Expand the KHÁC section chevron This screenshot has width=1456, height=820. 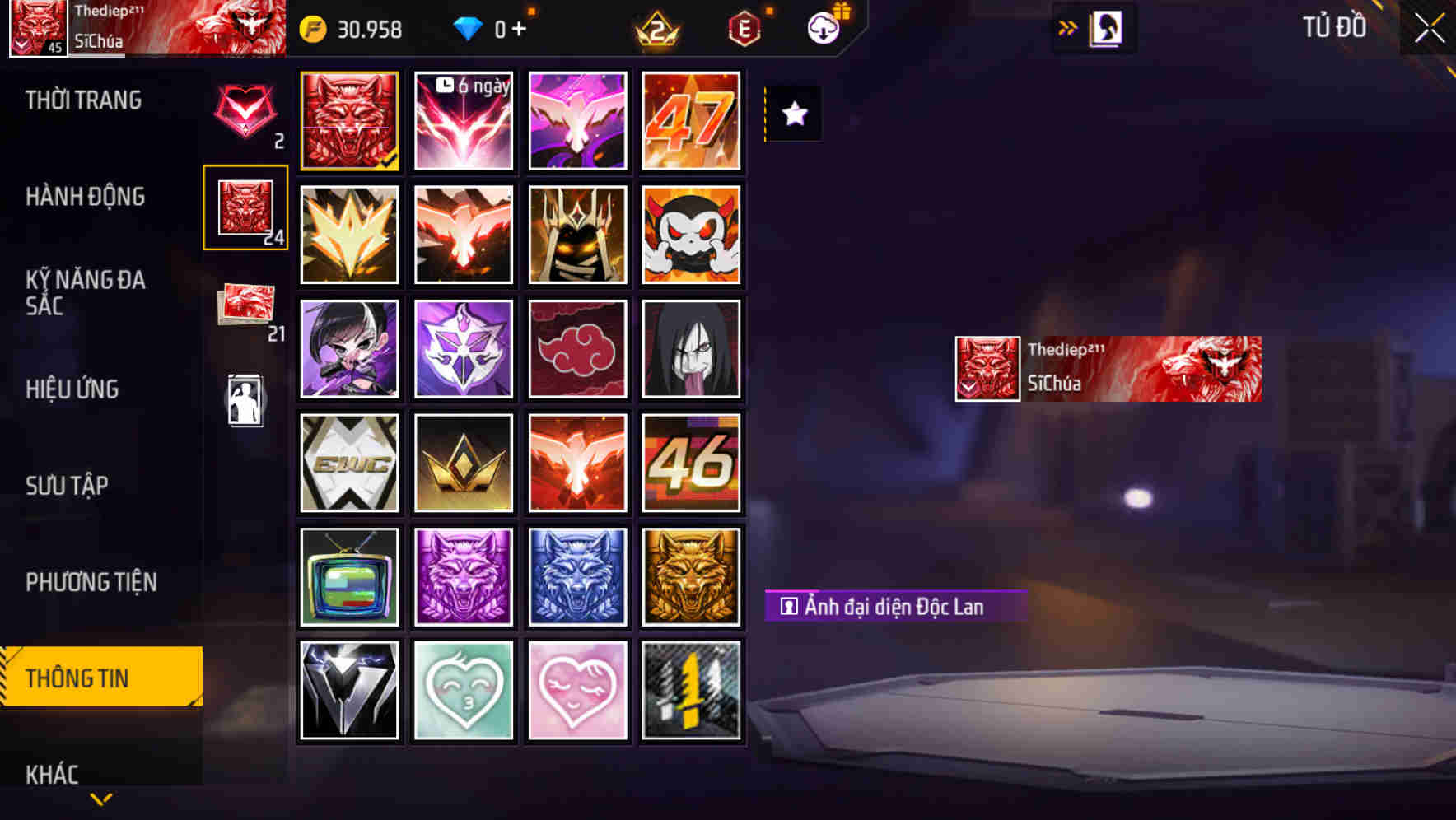[x=100, y=797]
